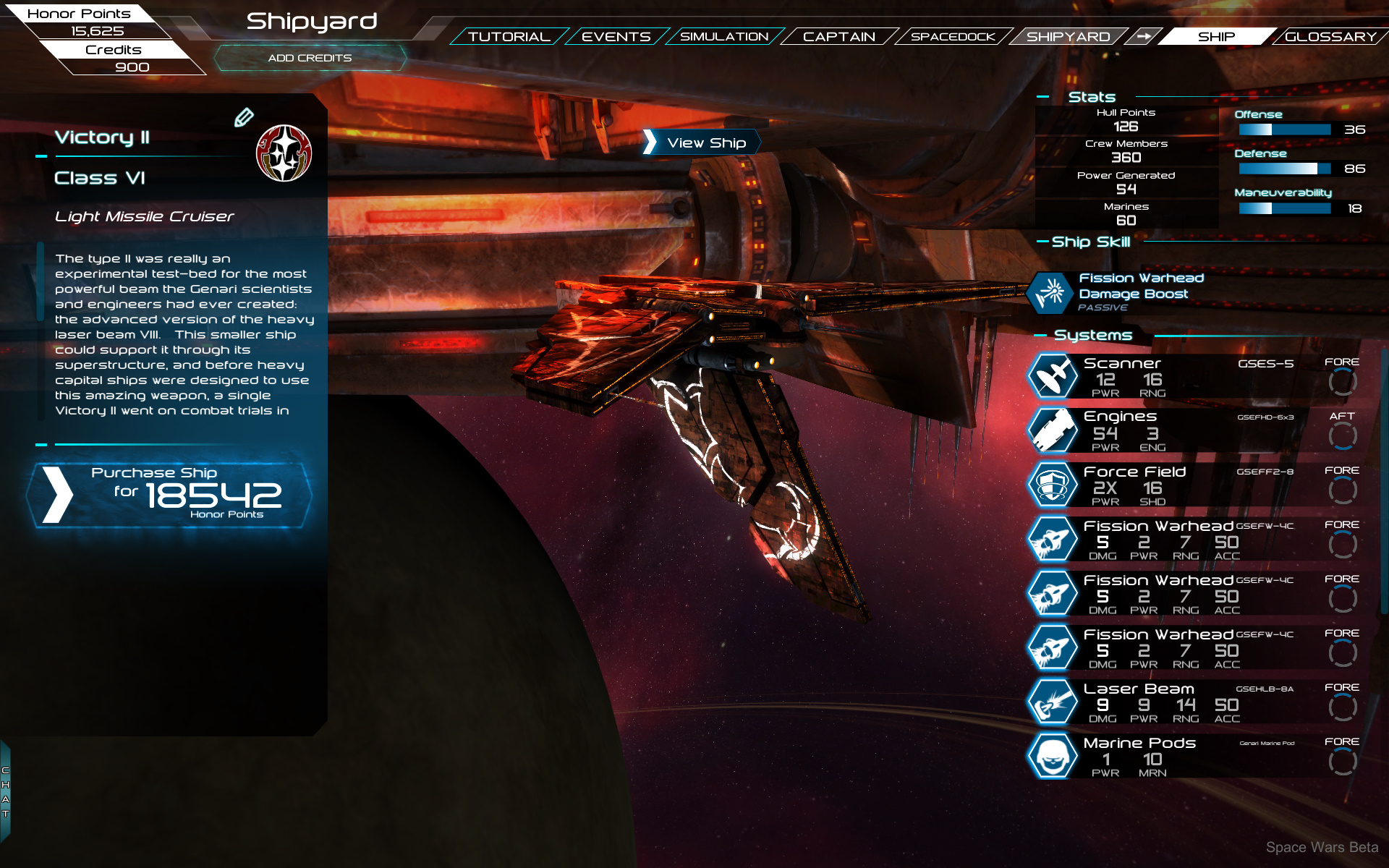Click the Engines system icon
Image resolution: width=1389 pixels, height=868 pixels.
click(1053, 430)
